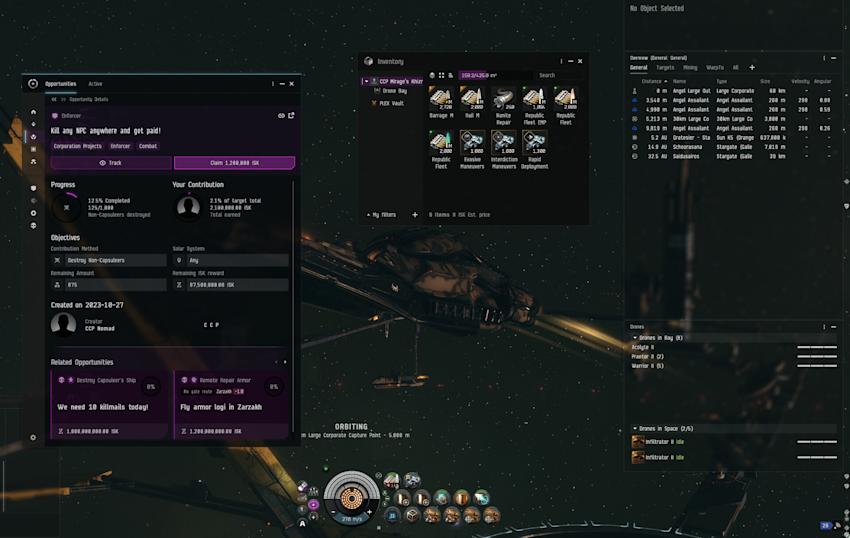Close the Opportunities window

(x=292, y=84)
